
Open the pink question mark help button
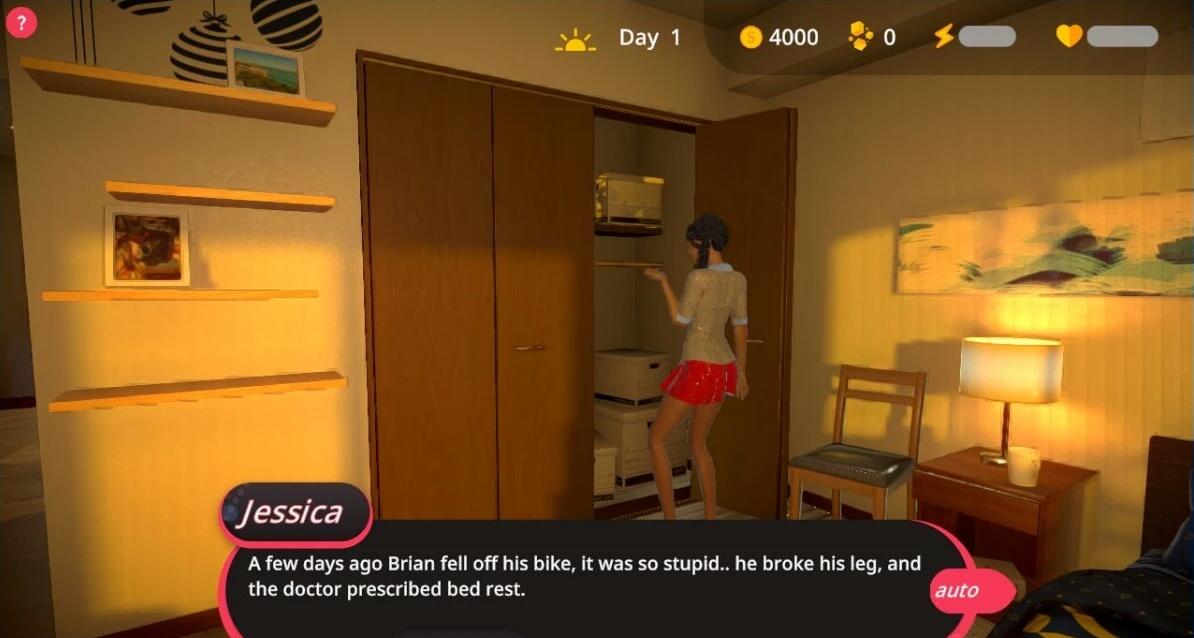[x=21, y=24]
